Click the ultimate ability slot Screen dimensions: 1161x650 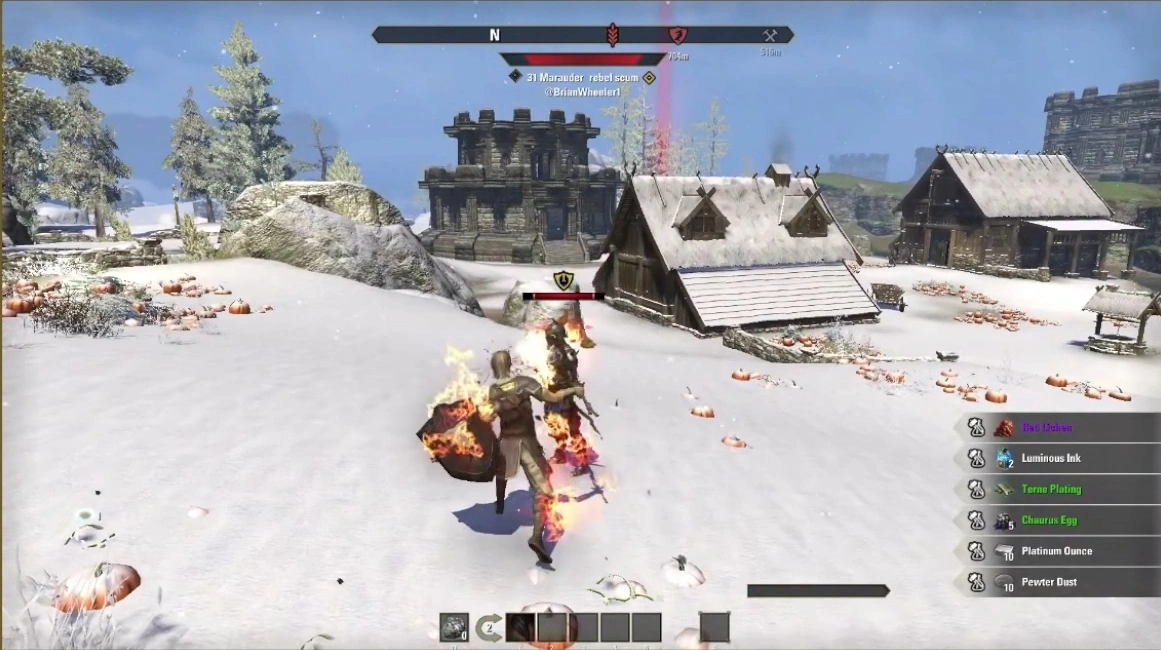coord(714,627)
